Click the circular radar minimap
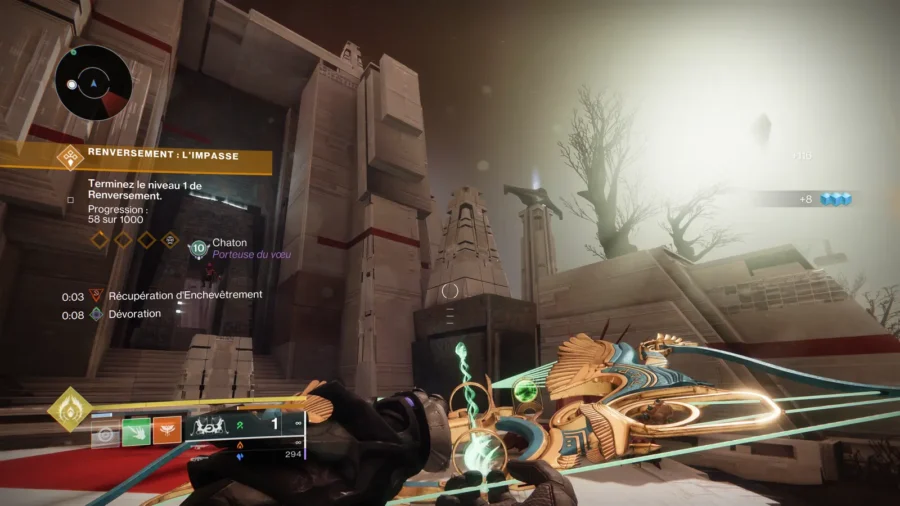Screen dimensions: 900x506 coord(93,83)
